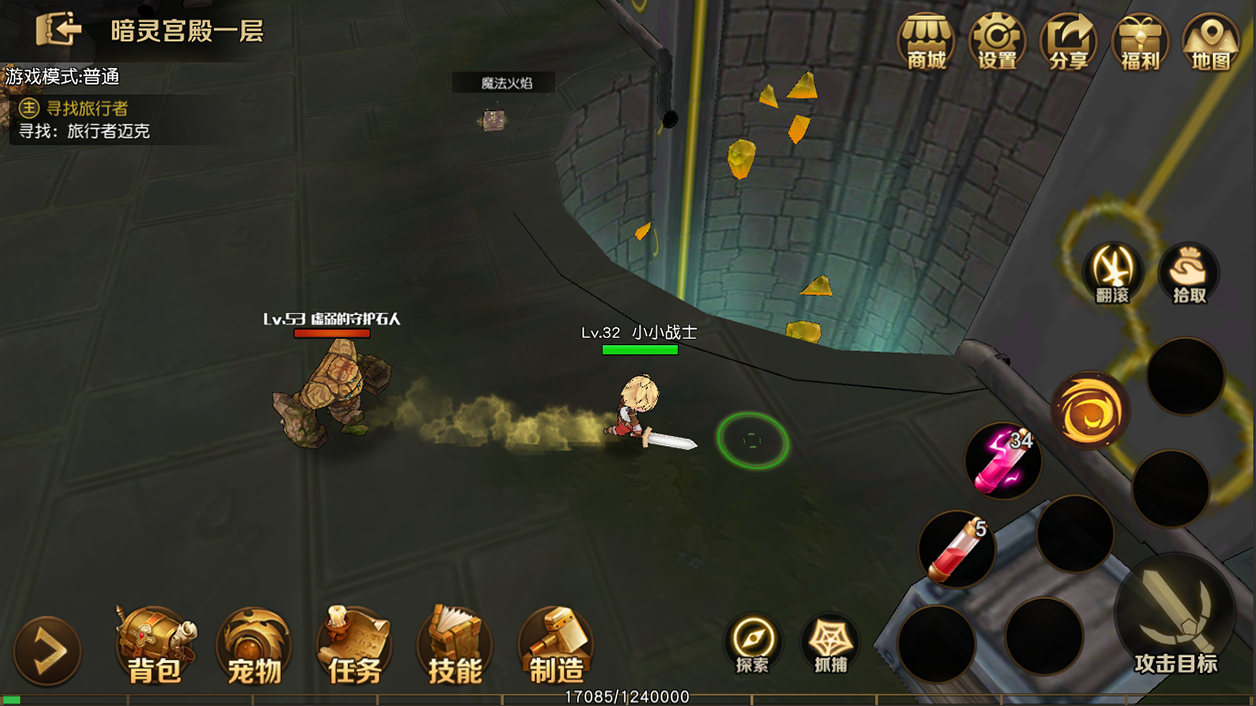This screenshot has height=706, width=1256.
Task: Tap the exit dungeon arrow icon
Action: 58,30
